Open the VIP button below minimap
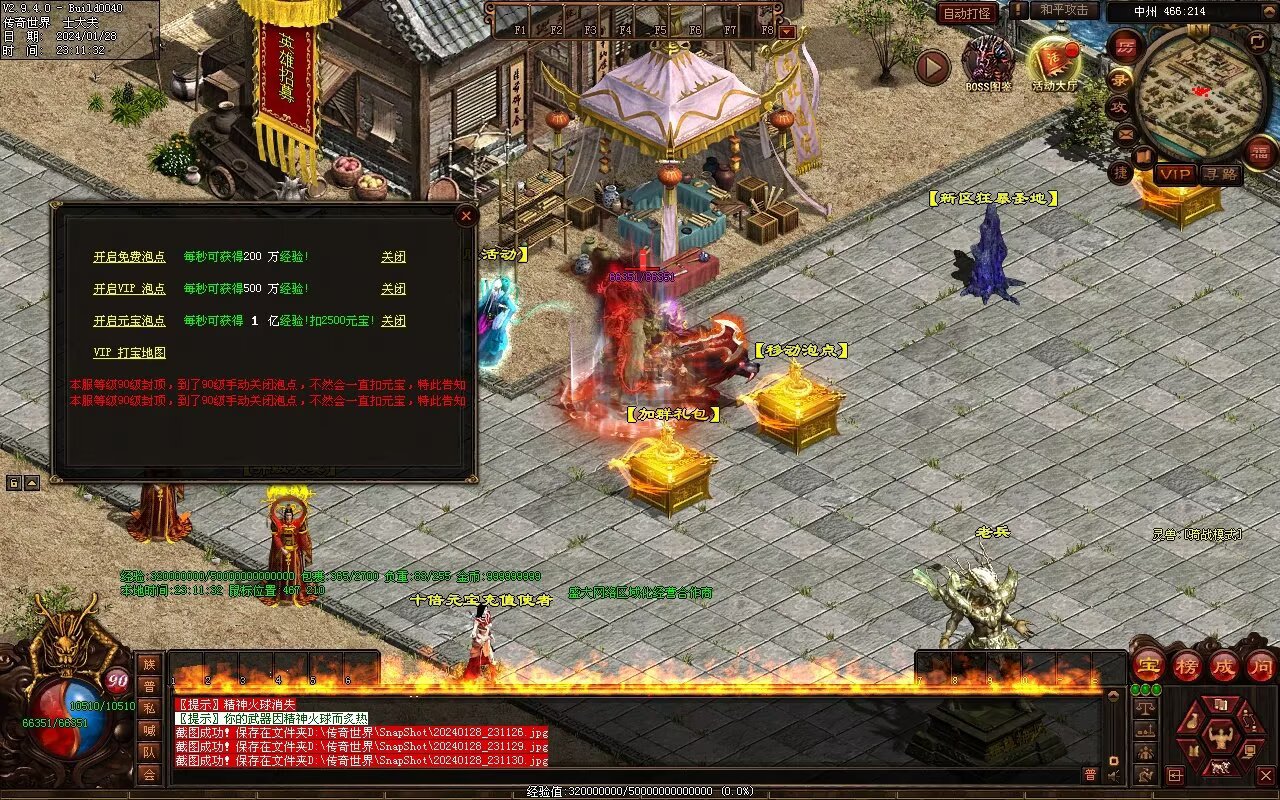 (1175, 174)
